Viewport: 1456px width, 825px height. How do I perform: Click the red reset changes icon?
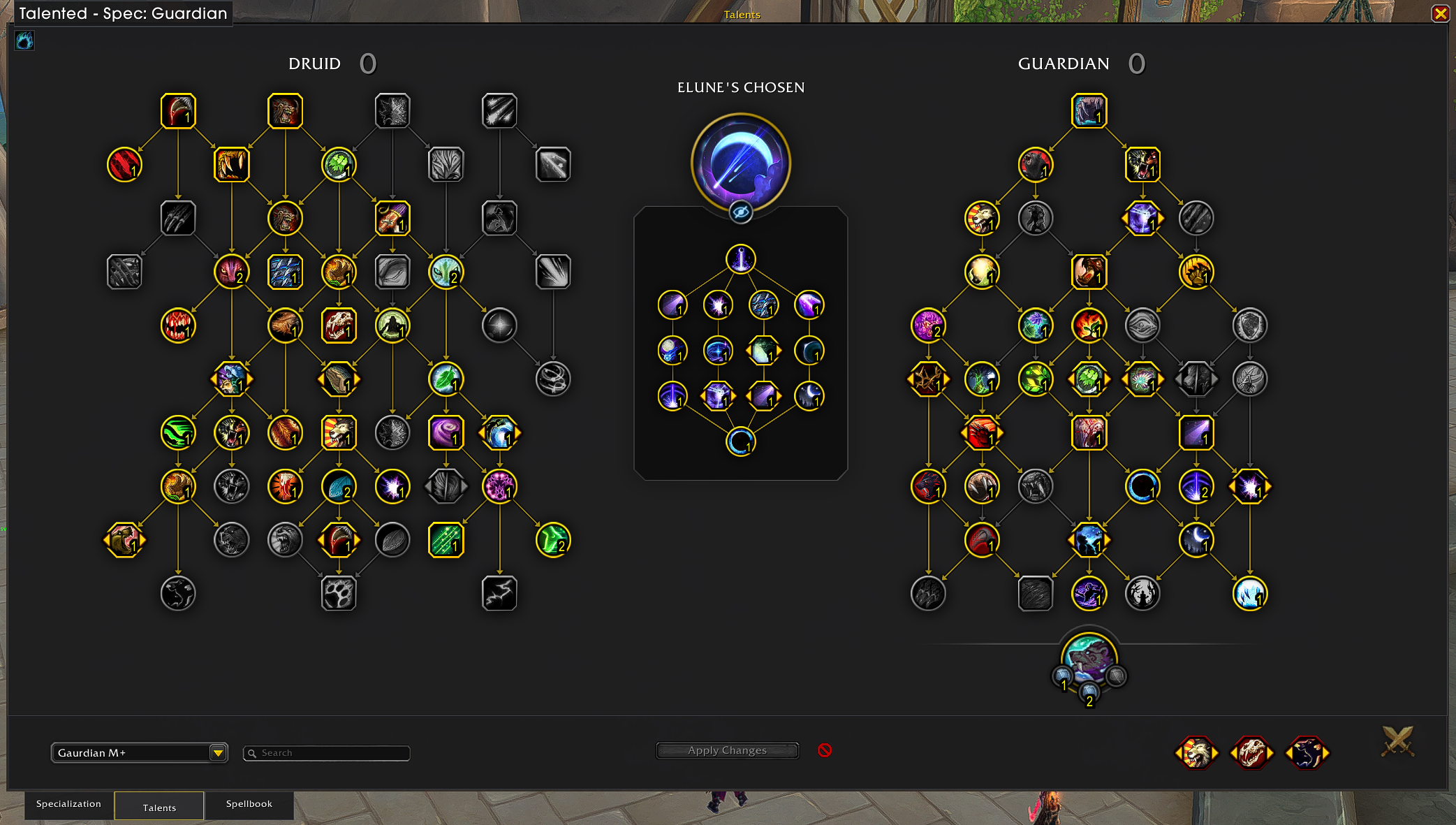(x=825, y=750)
